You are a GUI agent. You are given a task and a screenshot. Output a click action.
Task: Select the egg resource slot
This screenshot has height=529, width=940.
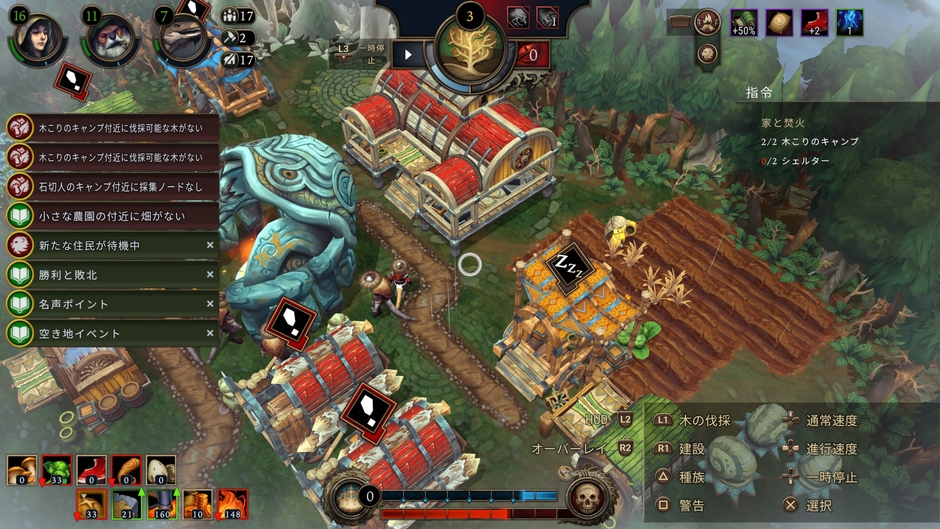161,469
